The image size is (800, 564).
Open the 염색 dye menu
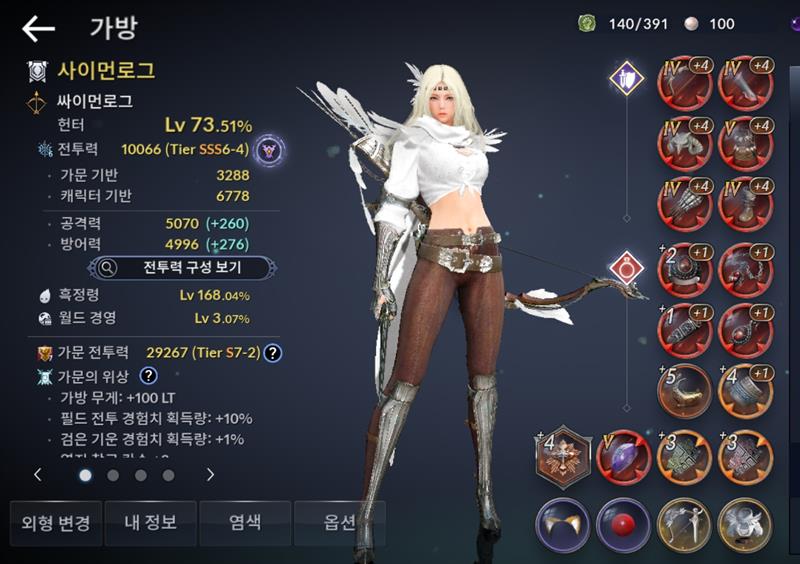point(244,523)
